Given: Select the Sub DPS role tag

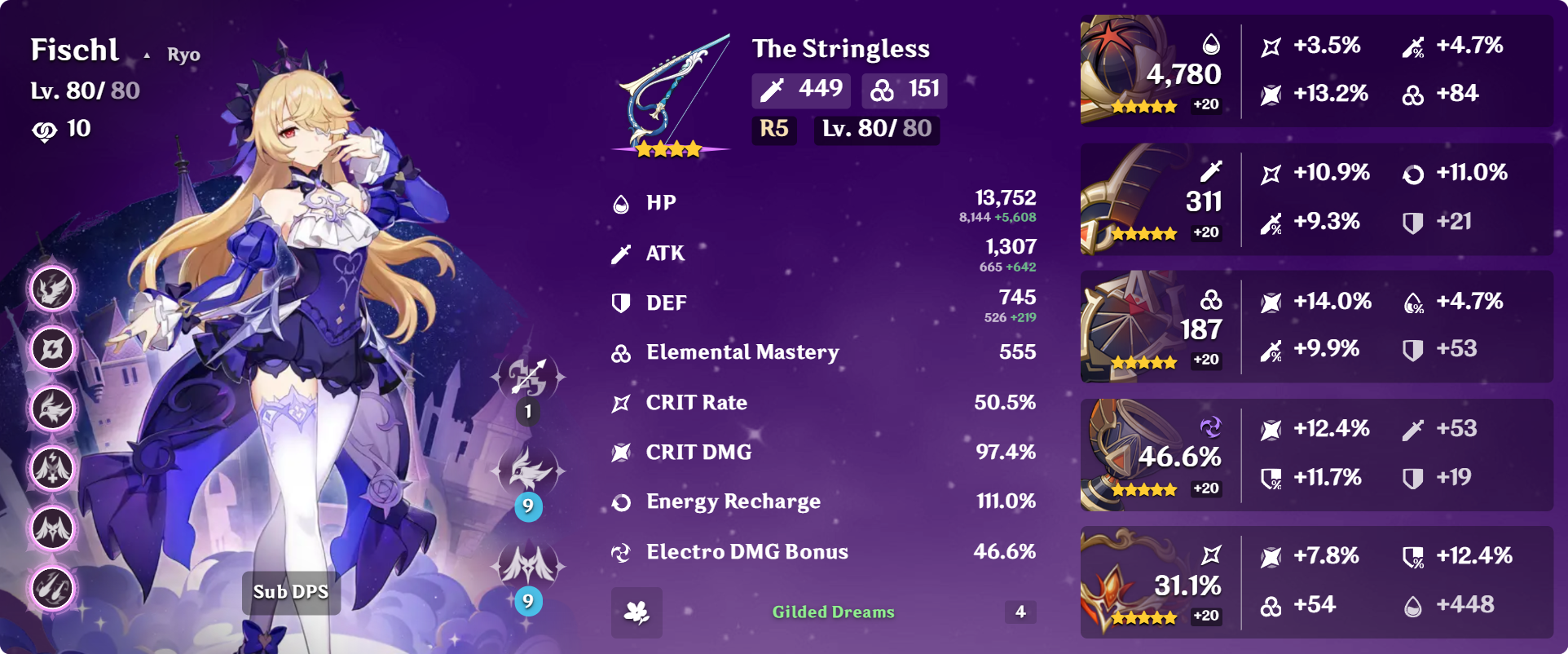Looking at the screenshot, I should 291,592.
